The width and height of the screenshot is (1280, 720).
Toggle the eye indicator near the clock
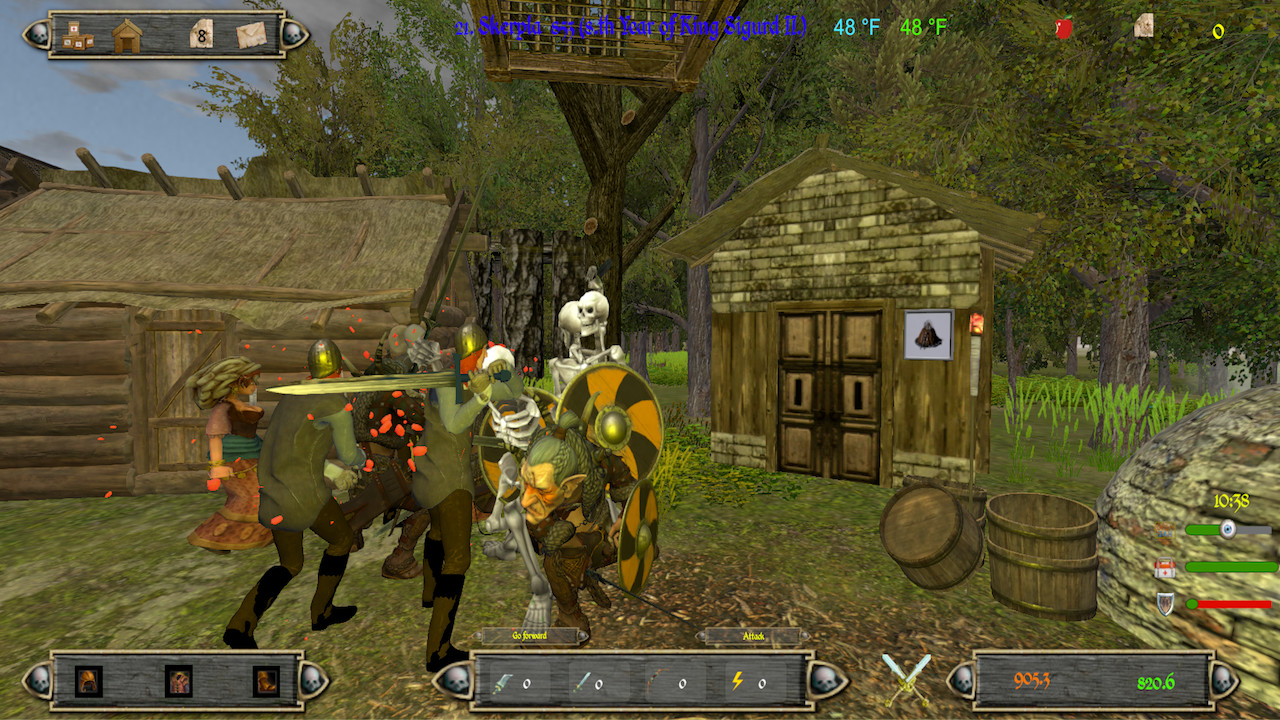[1228, 528]
